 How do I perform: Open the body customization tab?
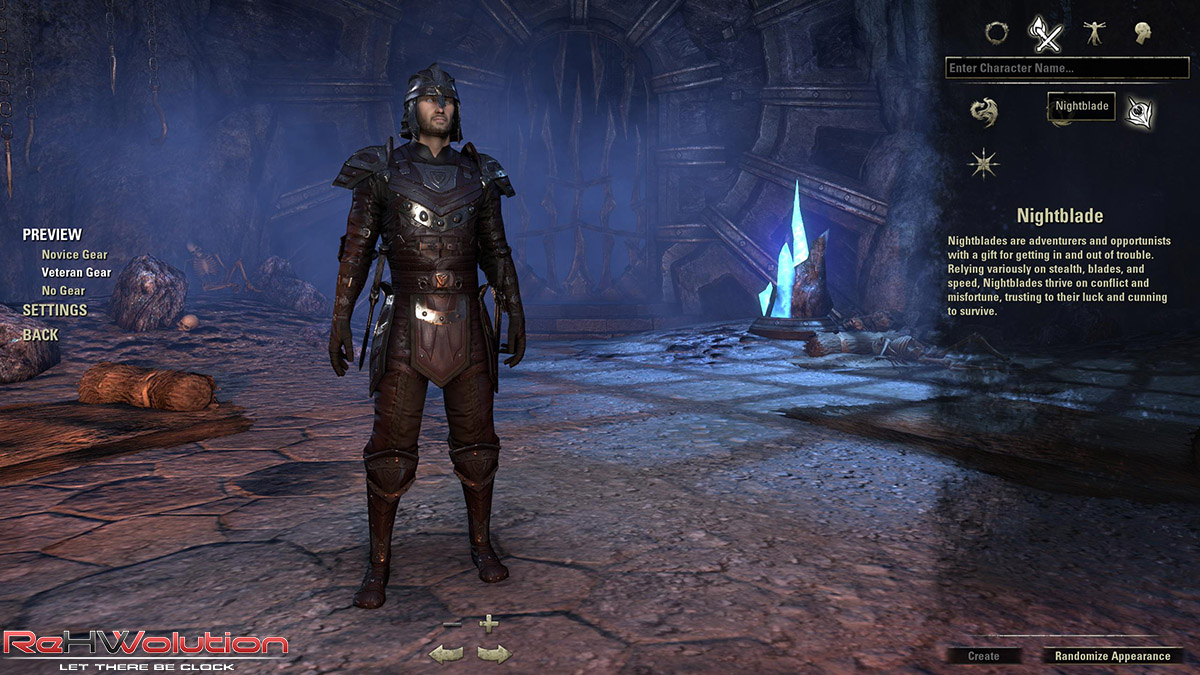click(x=1093, y=33)
